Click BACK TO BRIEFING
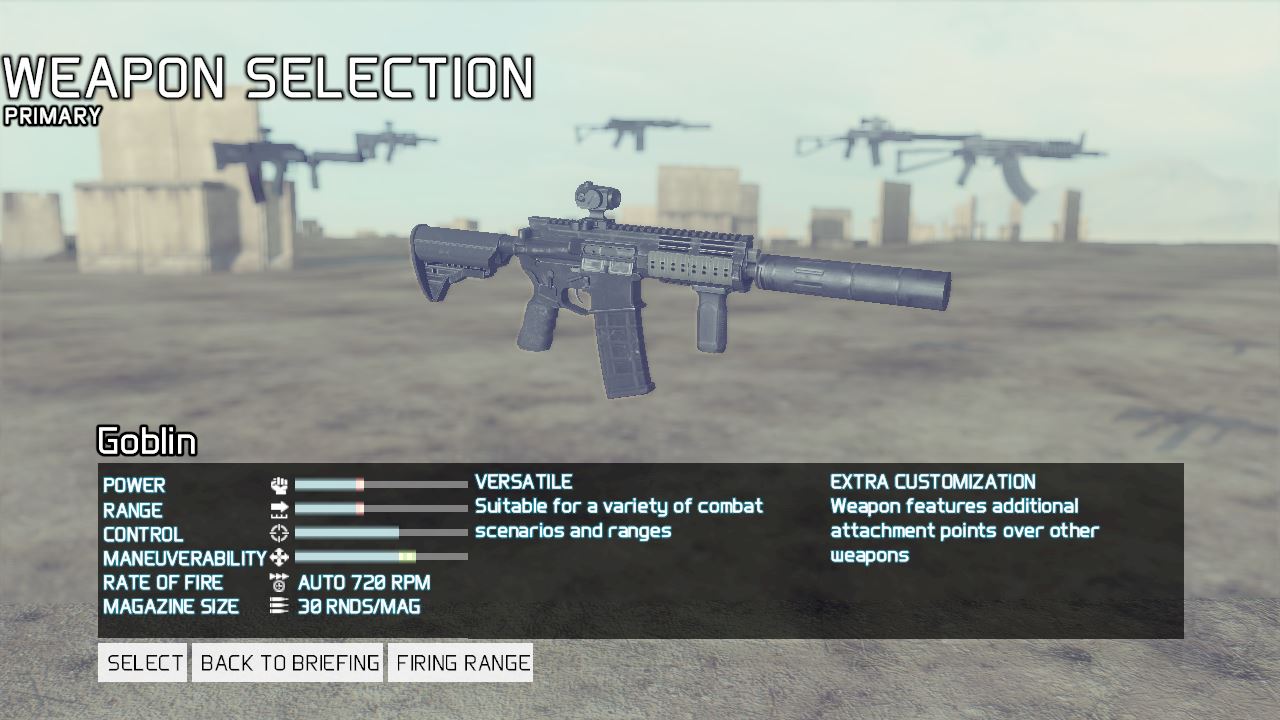Viewport: 1280px width, 720px height. pyautogui.click(x=288, y=662)
